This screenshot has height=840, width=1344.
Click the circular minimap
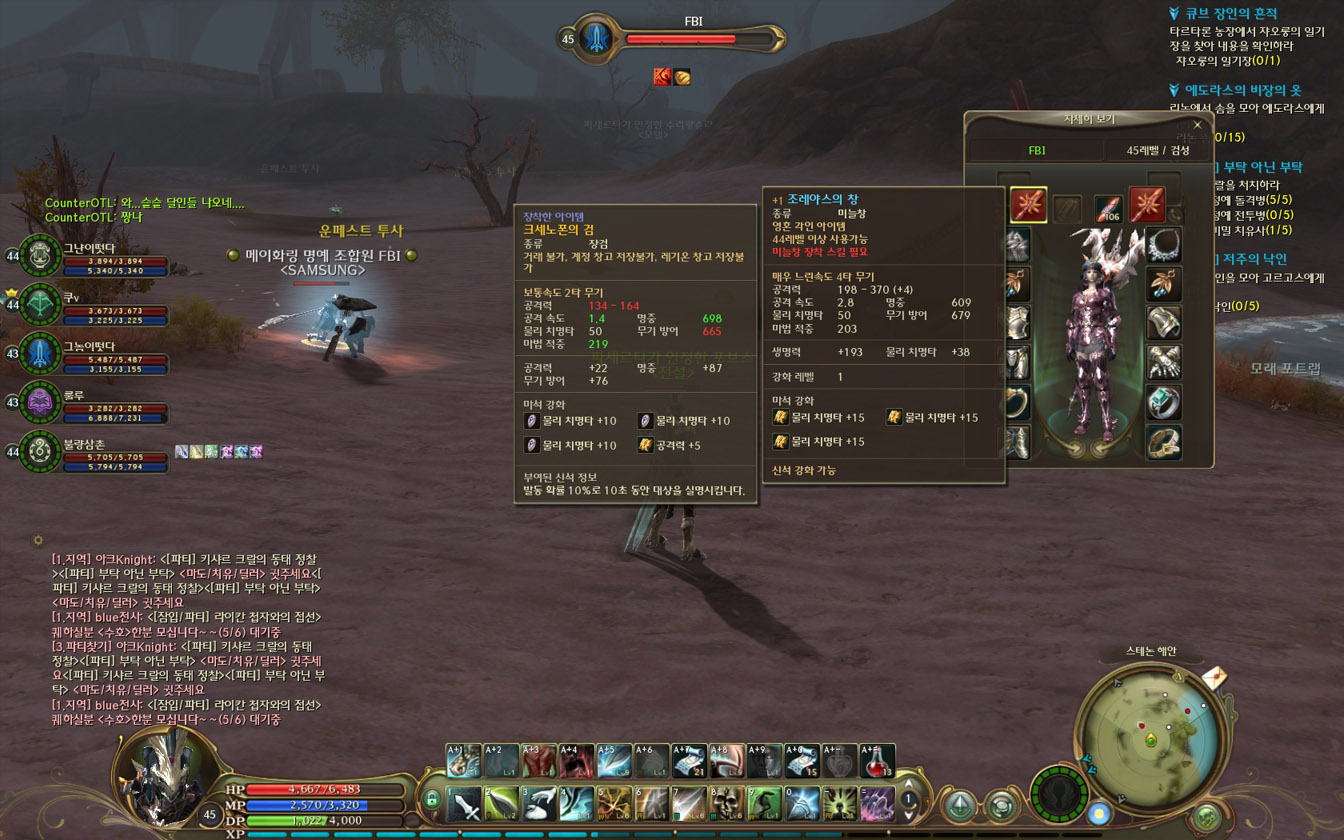pyautogui.click(x=1151, y=740)
